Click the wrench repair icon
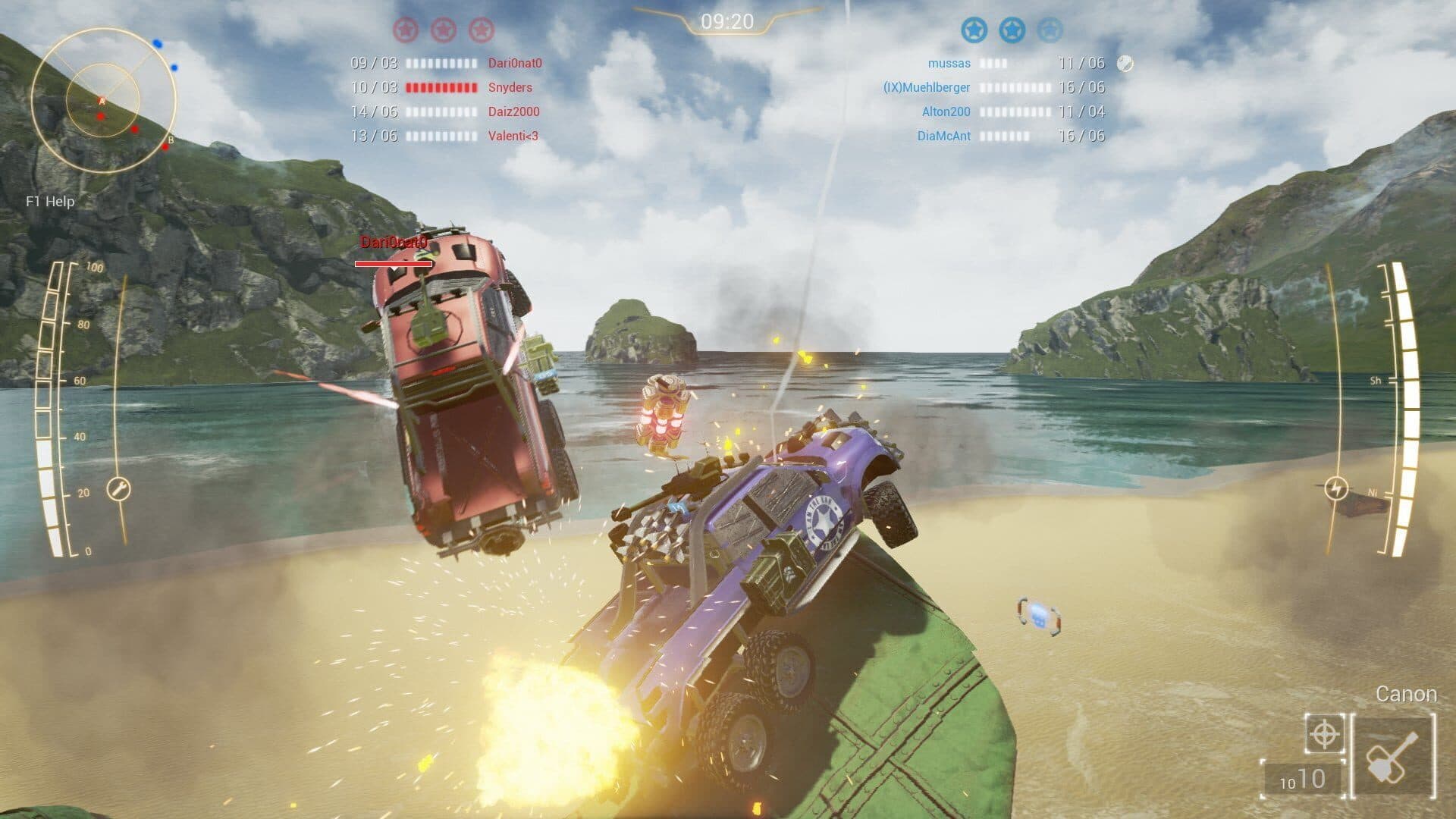Screen dimensions: 1456x819 [119, 489]
